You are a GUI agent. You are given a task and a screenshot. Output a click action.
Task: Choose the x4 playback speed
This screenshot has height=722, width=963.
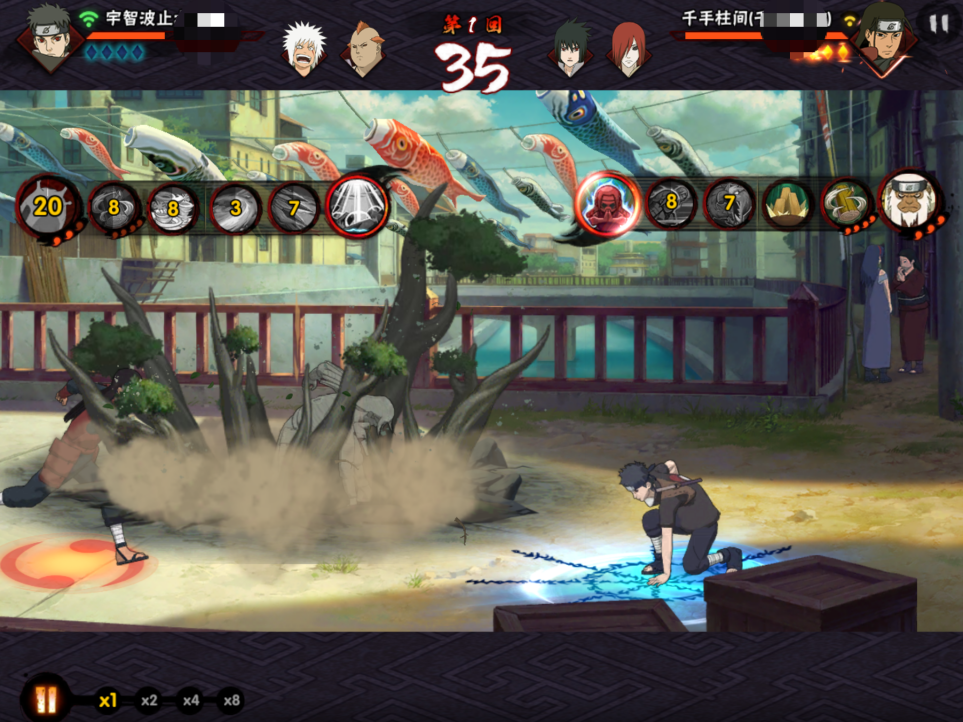[190, 701]
